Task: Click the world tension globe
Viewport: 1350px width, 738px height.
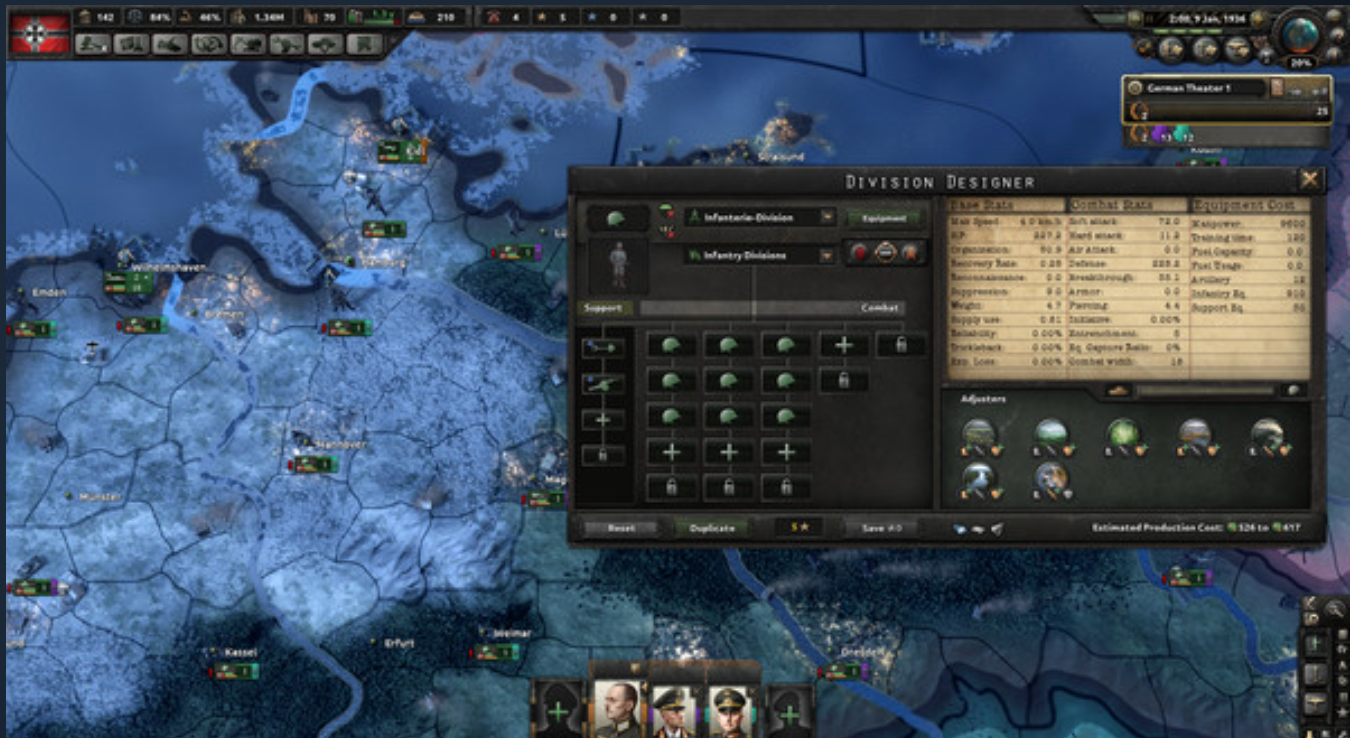Action: click(1302, 35)
